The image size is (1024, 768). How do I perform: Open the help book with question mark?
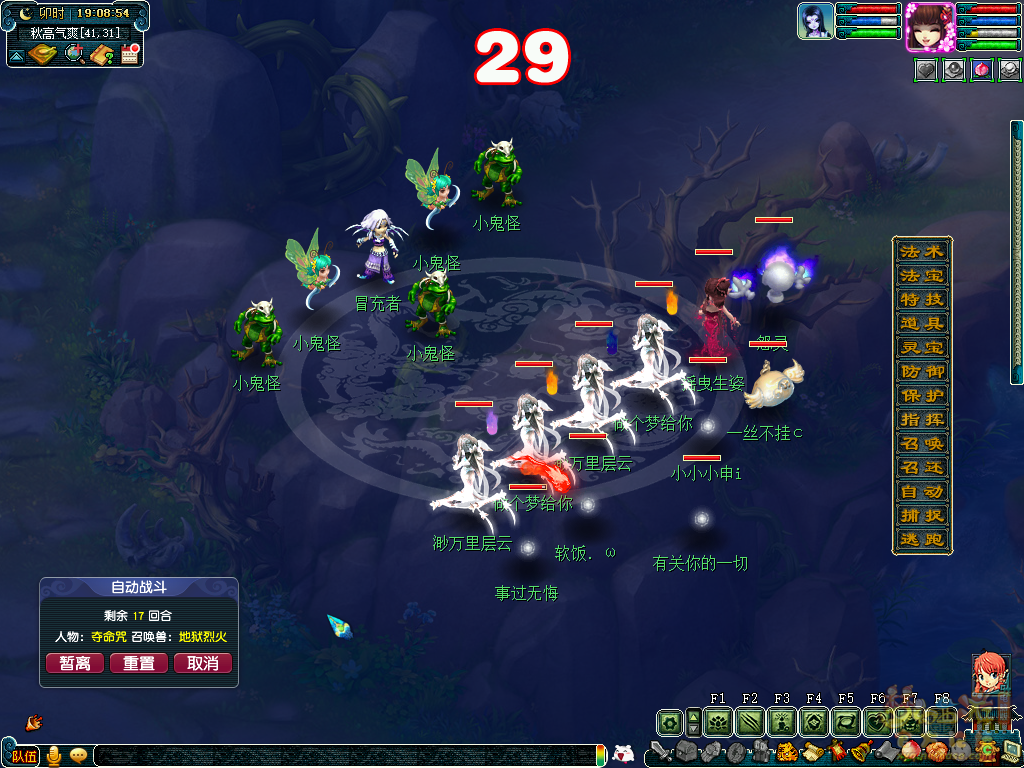tap(102, 54)
